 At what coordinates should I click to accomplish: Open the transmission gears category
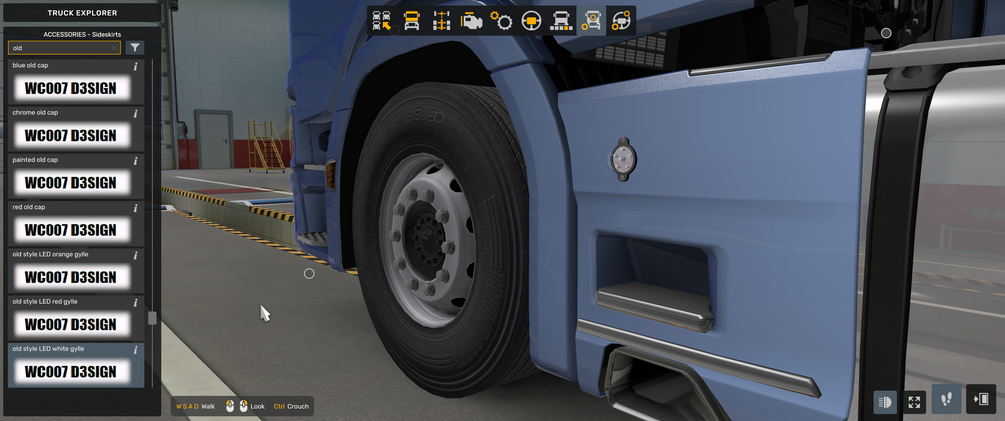point(501,21)
